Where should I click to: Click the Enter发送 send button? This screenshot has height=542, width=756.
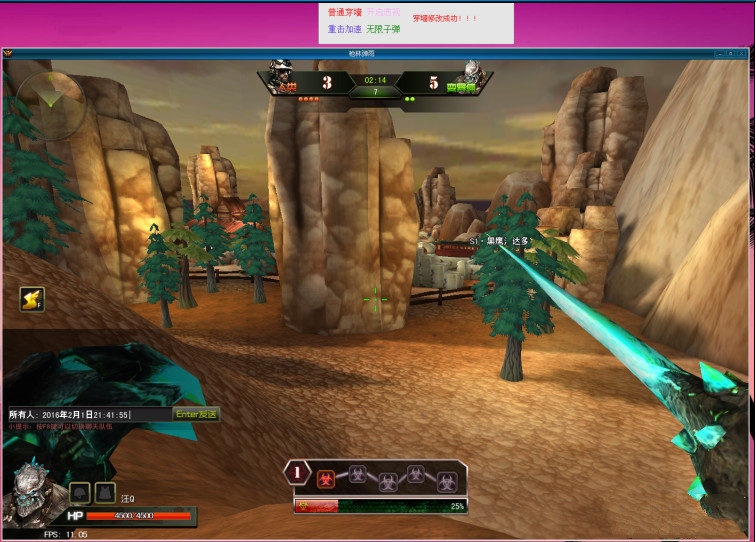196,414
